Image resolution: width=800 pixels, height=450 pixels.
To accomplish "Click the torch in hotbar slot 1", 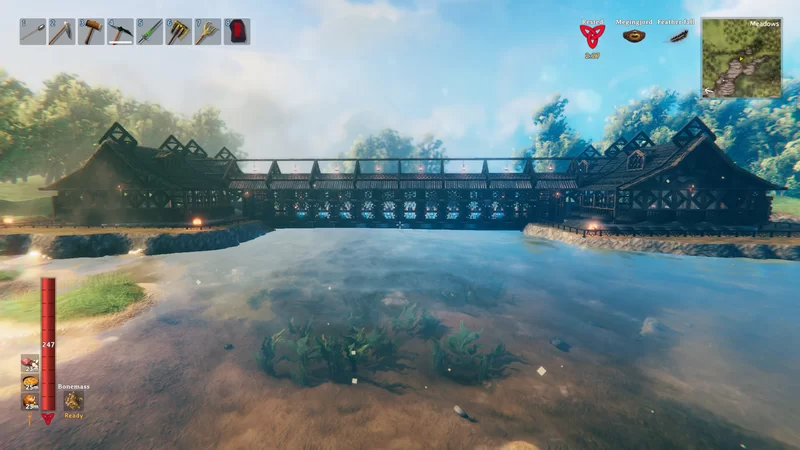I will coord(33,31).
